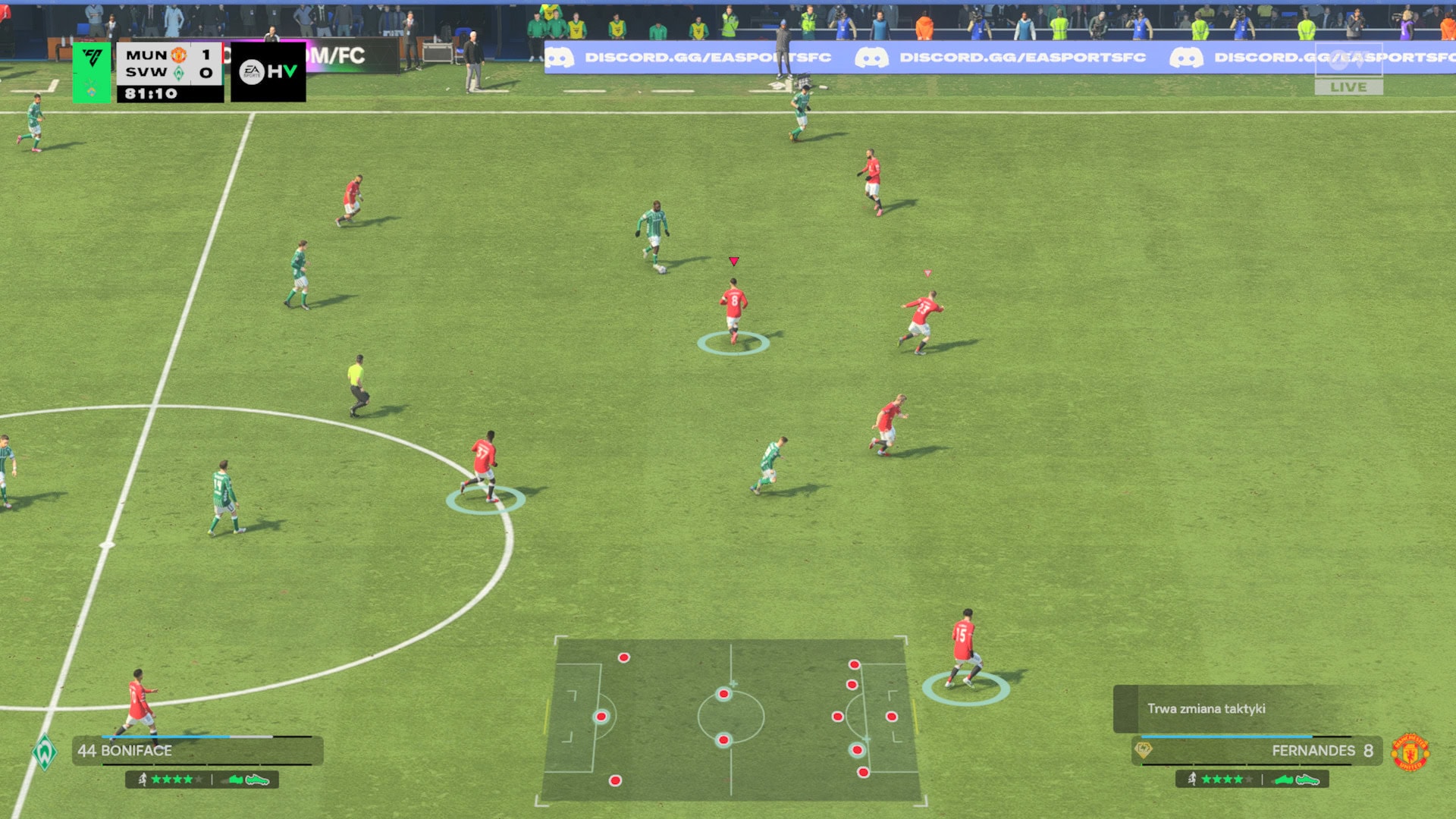
Task: Click the Werder Bremen crest beside Boniface
Action: pos(45,752)
